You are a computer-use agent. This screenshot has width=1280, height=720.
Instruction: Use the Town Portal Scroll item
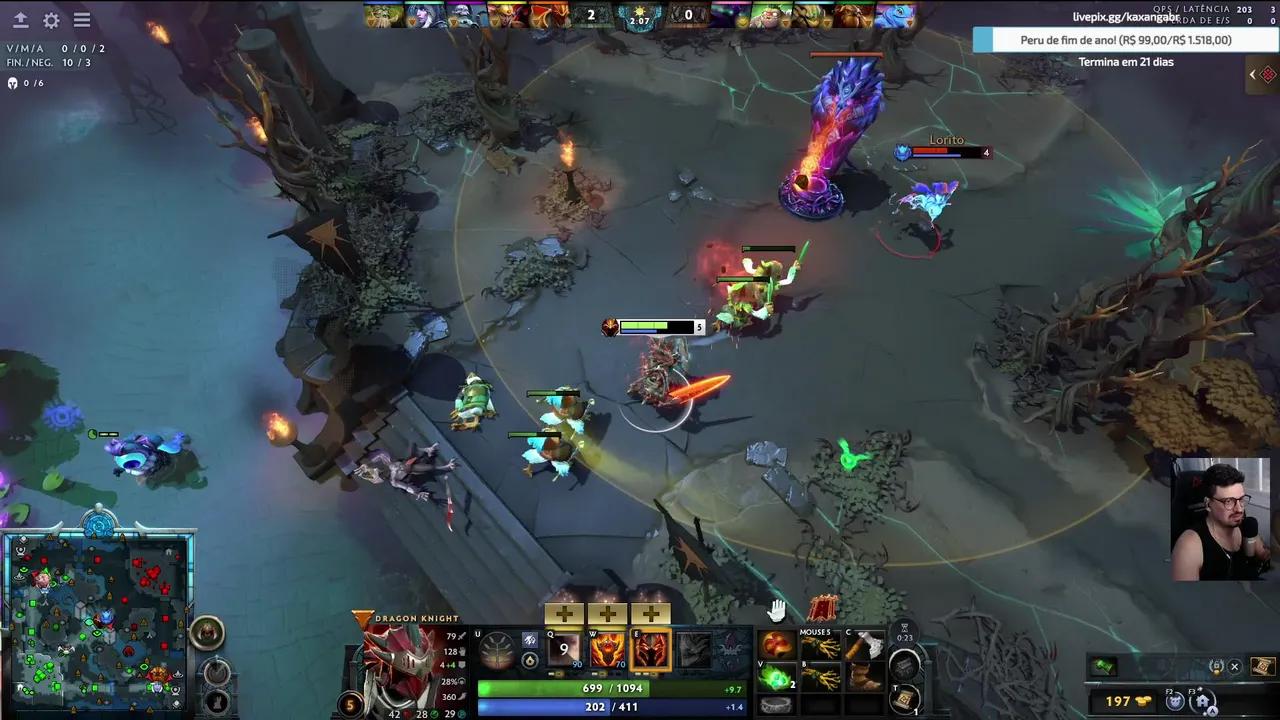[902, 698]
